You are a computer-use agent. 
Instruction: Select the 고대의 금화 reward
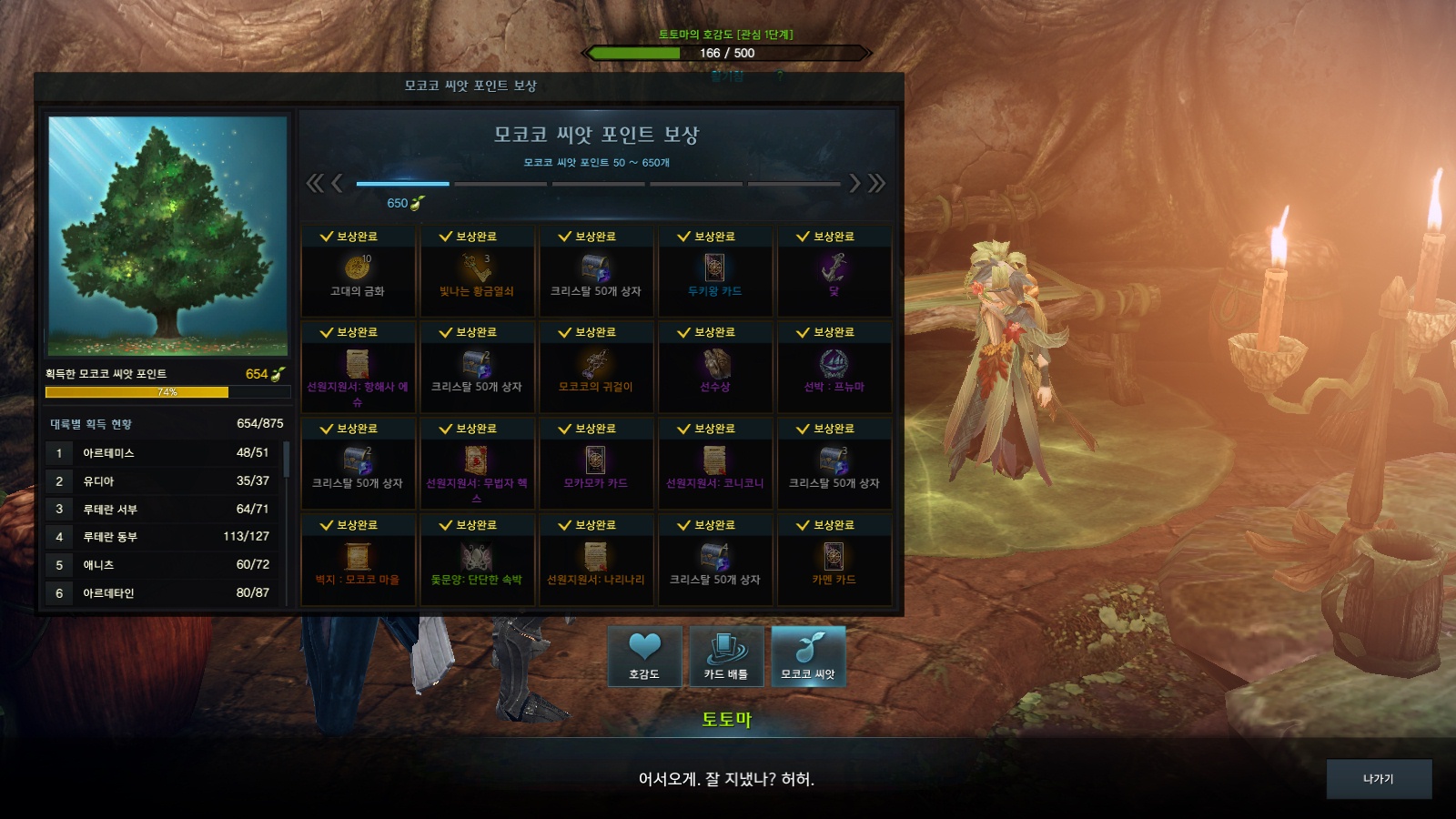[358, 271]
